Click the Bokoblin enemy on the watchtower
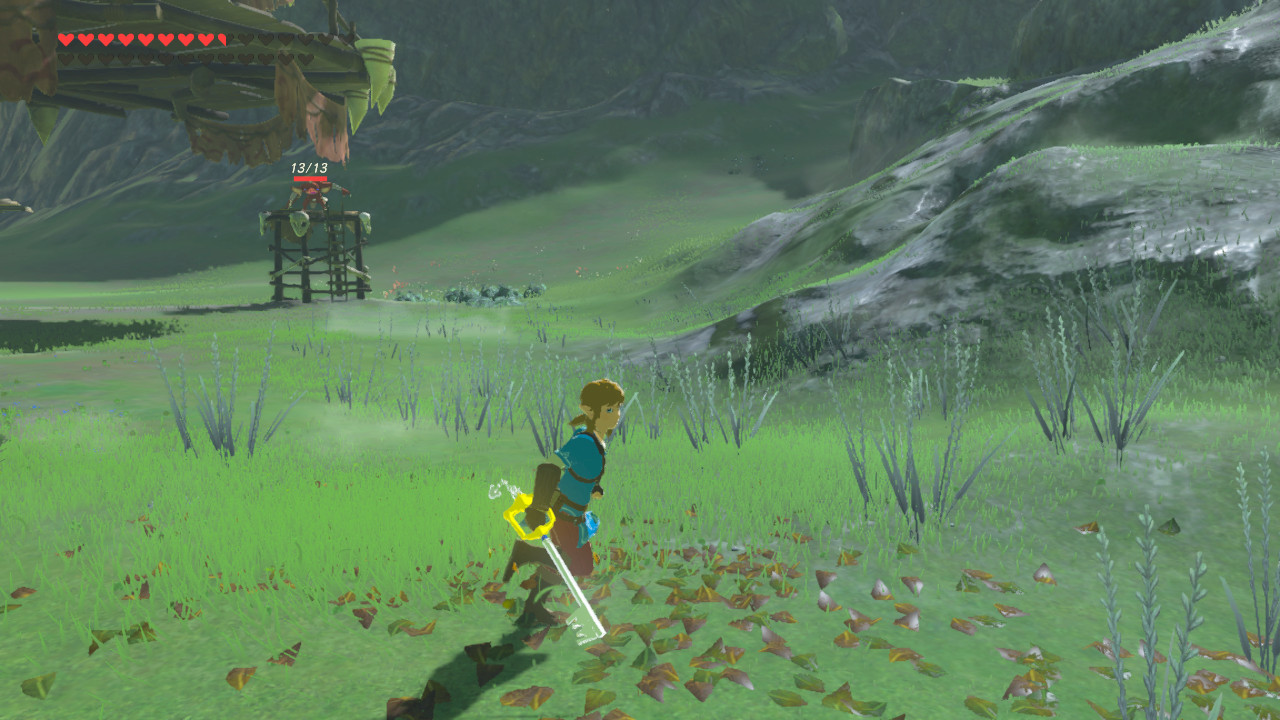The width and height of the screenshot is (1280, 720). point(309,196)
